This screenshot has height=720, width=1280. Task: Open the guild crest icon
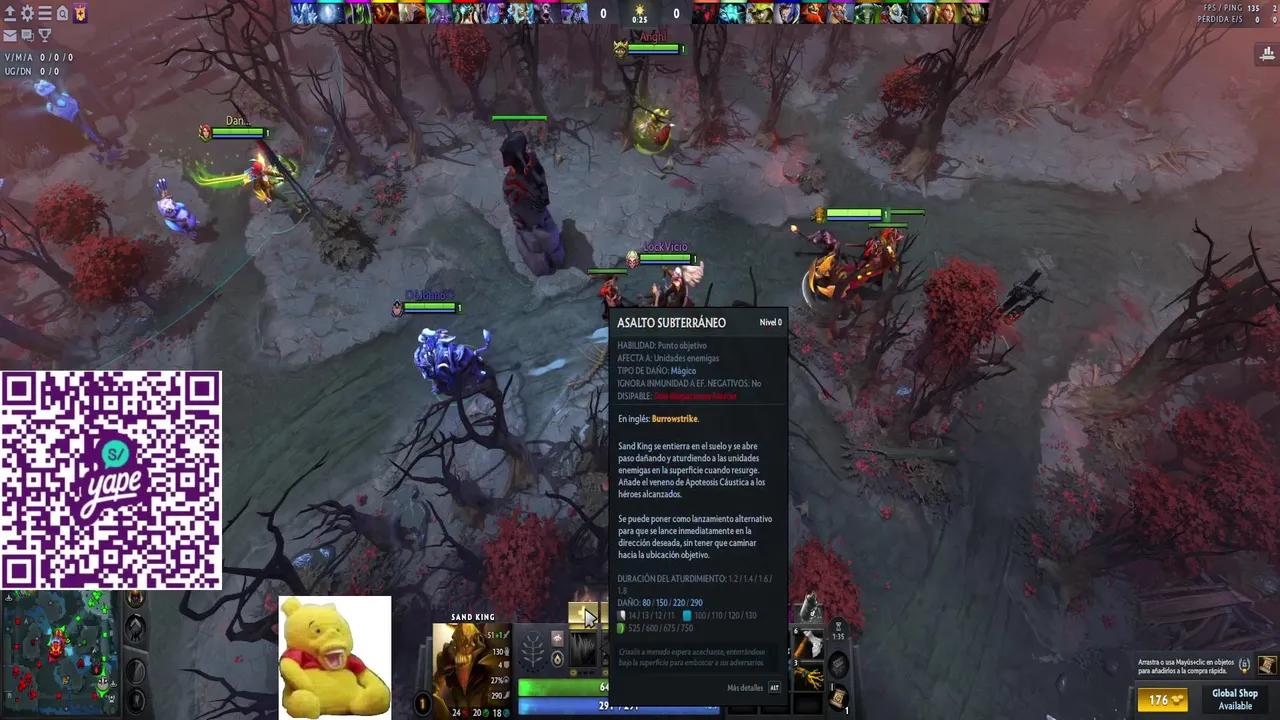coord(80,13)
